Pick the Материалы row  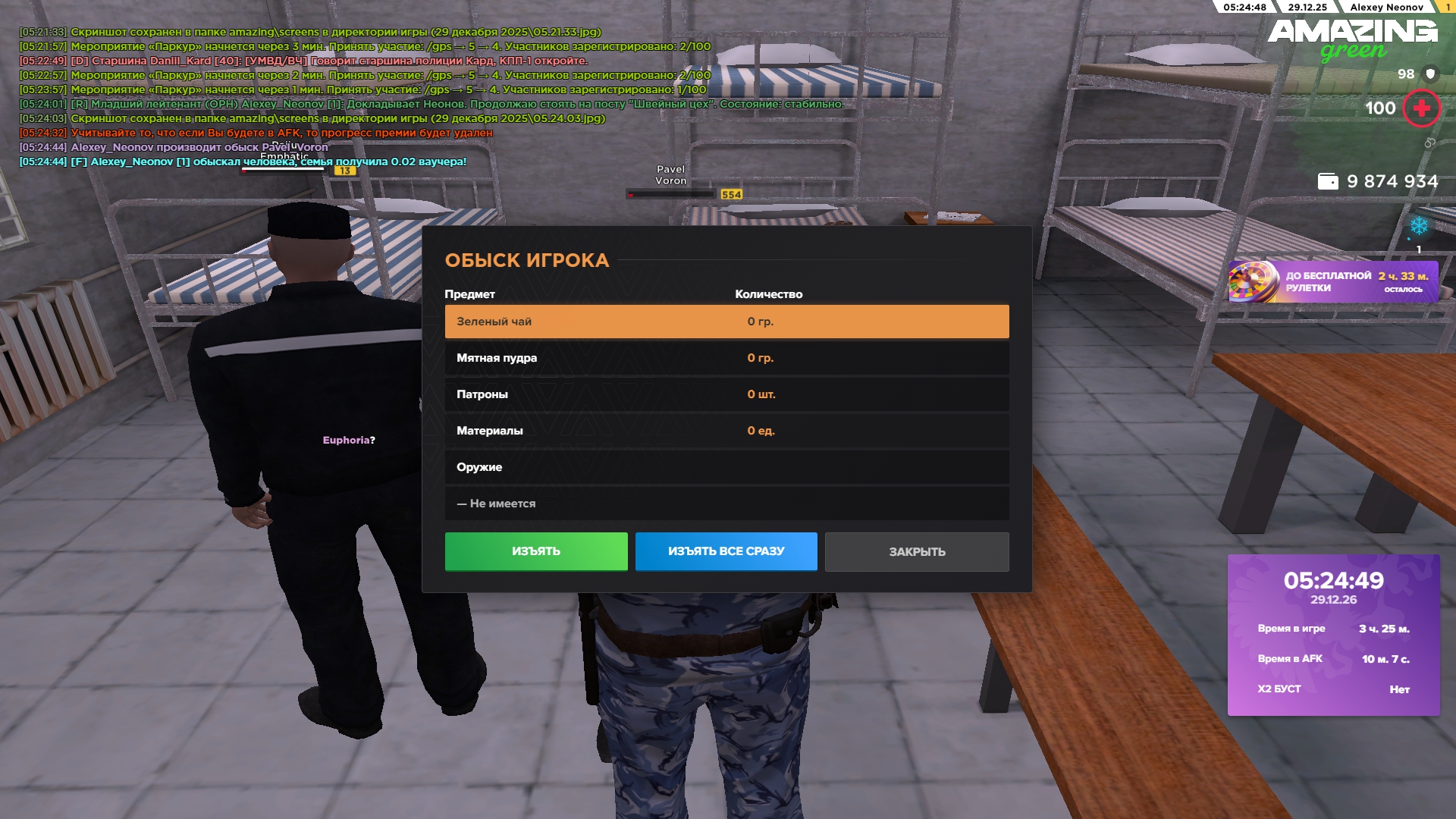726,431
